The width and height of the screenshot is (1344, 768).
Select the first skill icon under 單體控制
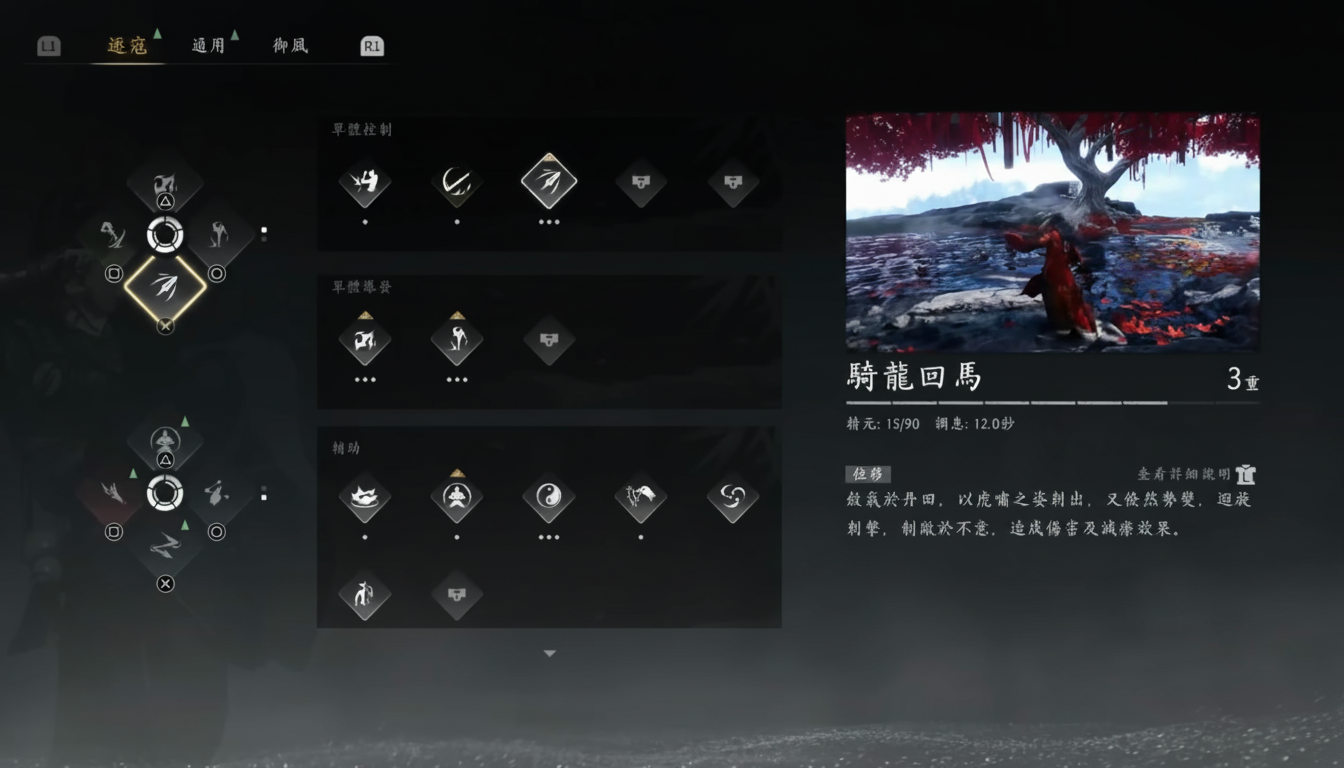(x=365, y=182)
